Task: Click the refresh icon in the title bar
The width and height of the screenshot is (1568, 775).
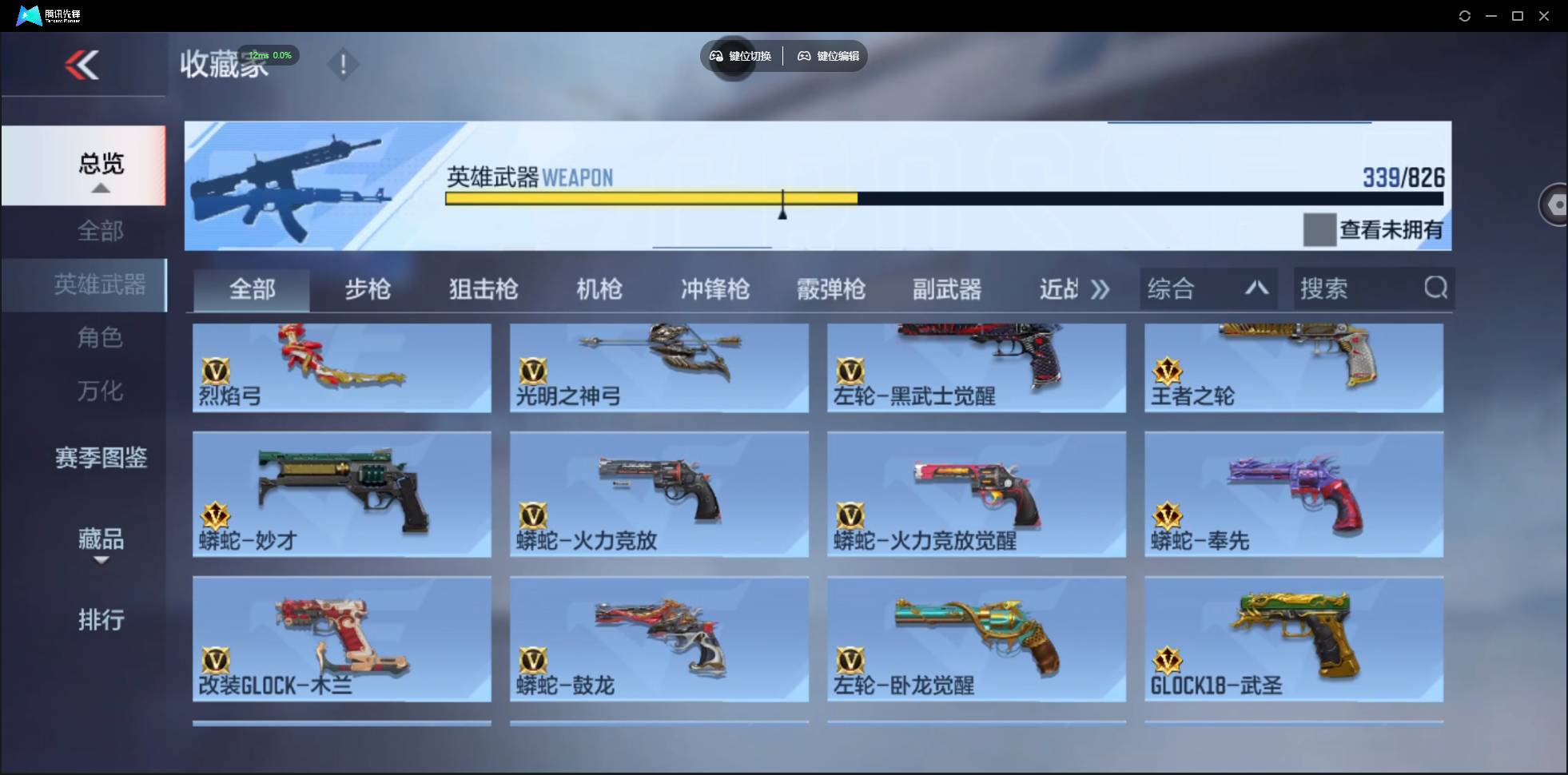Action: pos(1466,15)
